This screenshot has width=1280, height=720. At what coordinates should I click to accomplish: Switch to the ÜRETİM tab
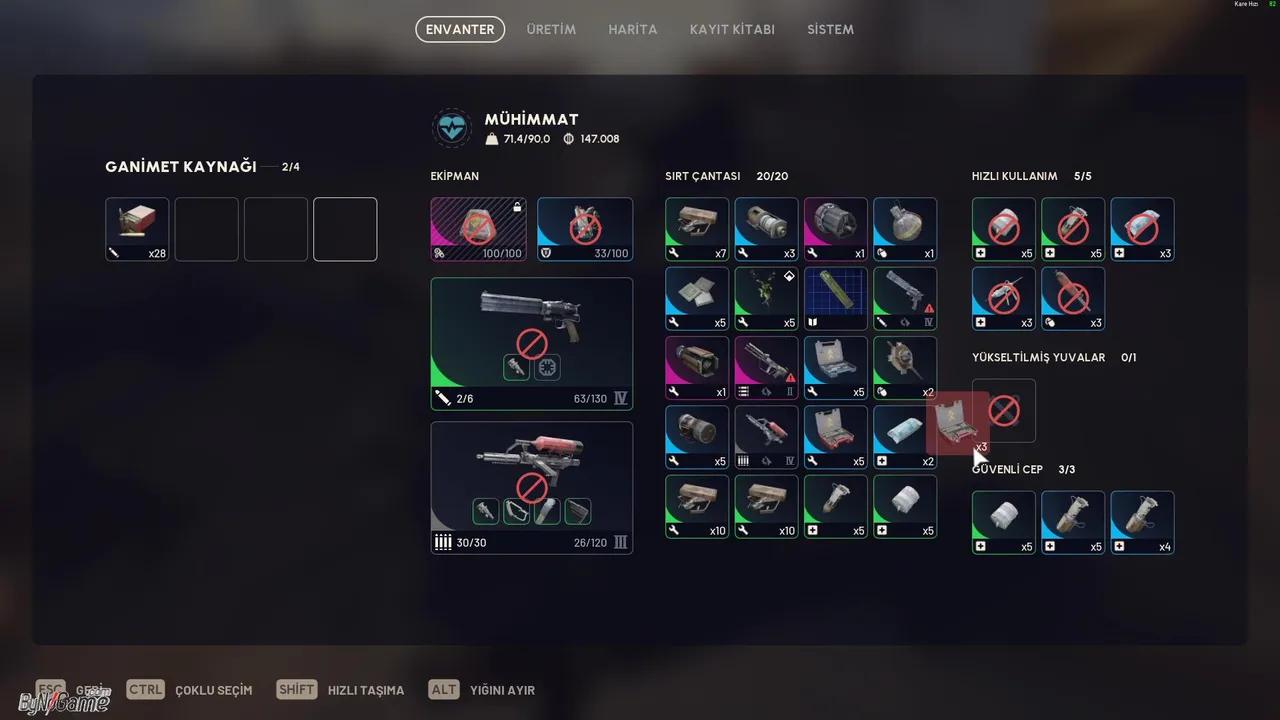[x=551, y=29]
